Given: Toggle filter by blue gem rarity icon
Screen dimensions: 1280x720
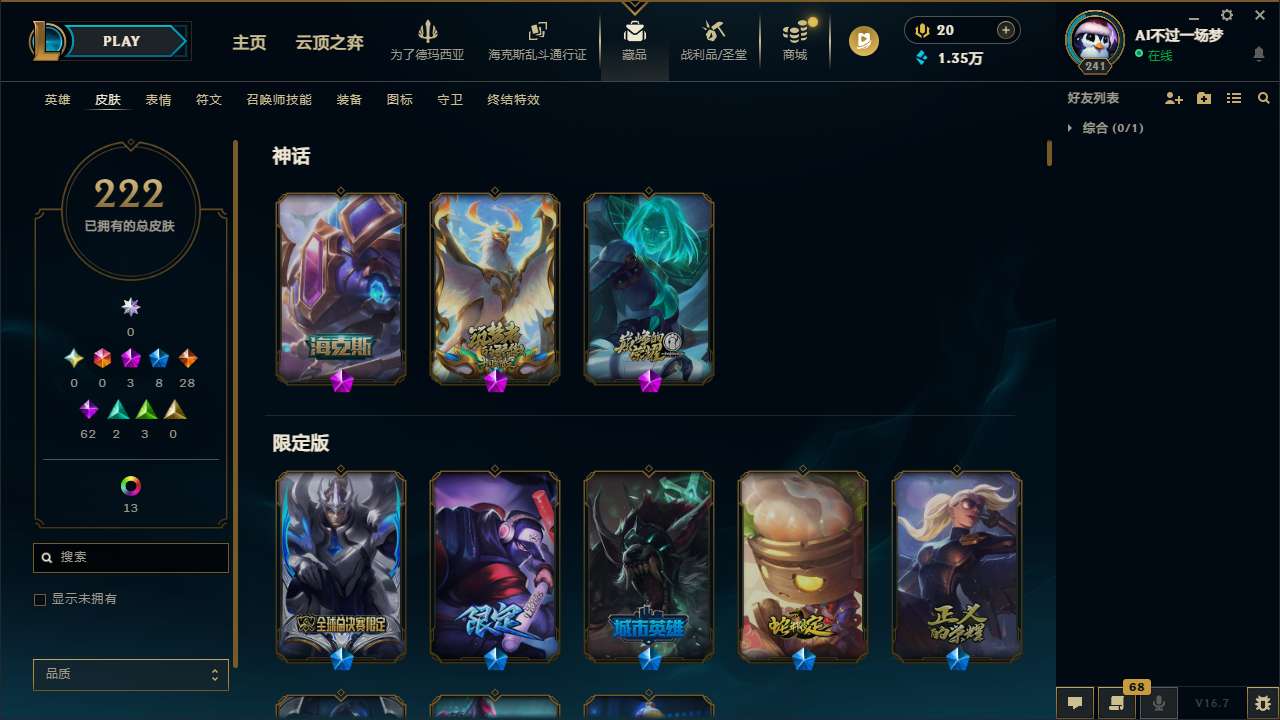Looking at the screenshot, I should pyautogui.click(x=159, y=357).
